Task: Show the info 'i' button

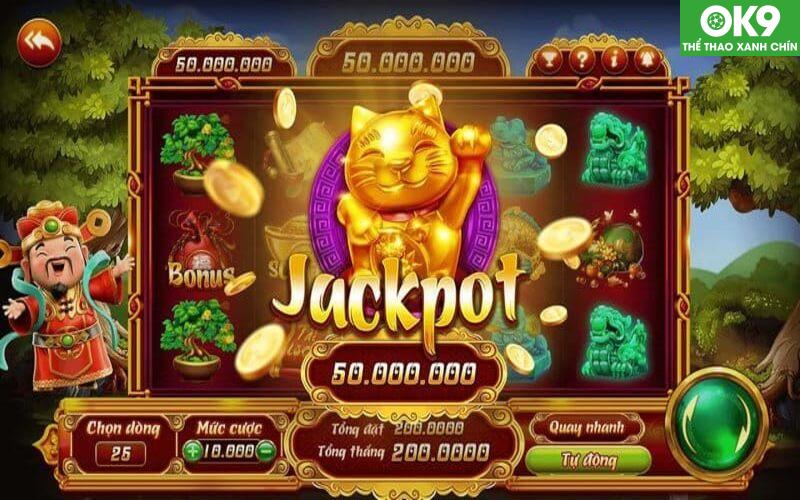Action: 616,59
